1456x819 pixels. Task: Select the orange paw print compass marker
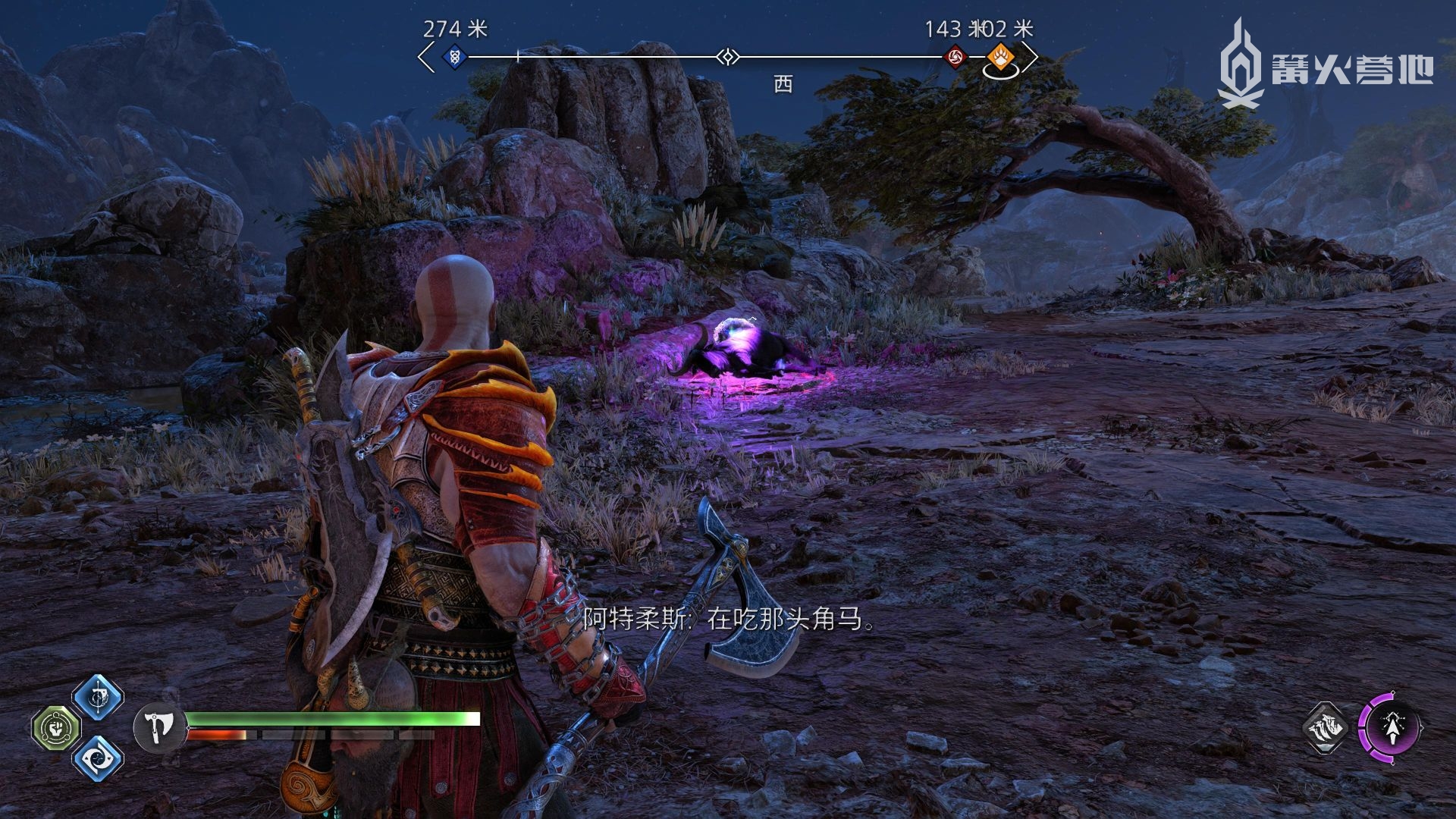click(x=999, y=56)
